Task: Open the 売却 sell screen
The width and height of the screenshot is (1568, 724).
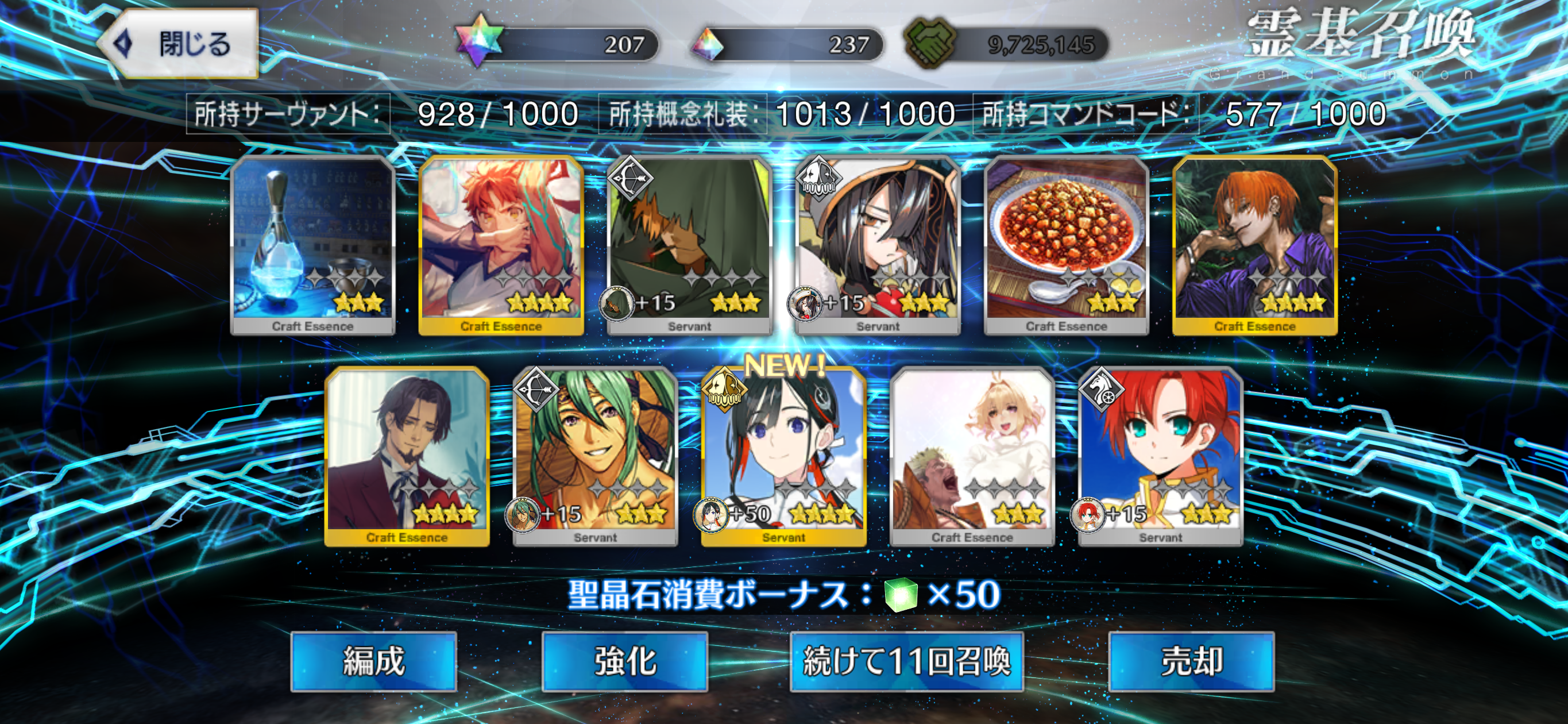Action: [x=1191, y=661]
